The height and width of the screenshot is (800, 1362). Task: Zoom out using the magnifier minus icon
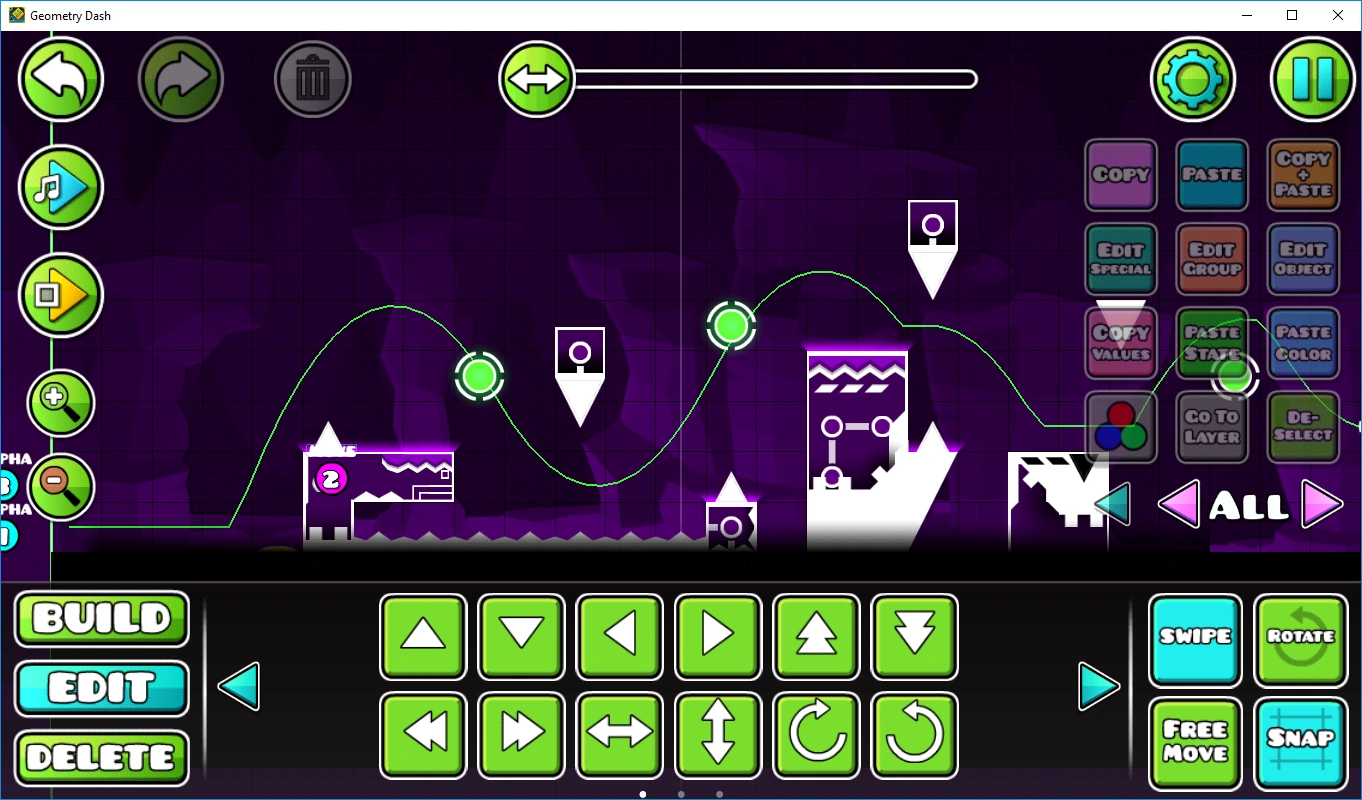pyautogui.click(x=61, y=487)
